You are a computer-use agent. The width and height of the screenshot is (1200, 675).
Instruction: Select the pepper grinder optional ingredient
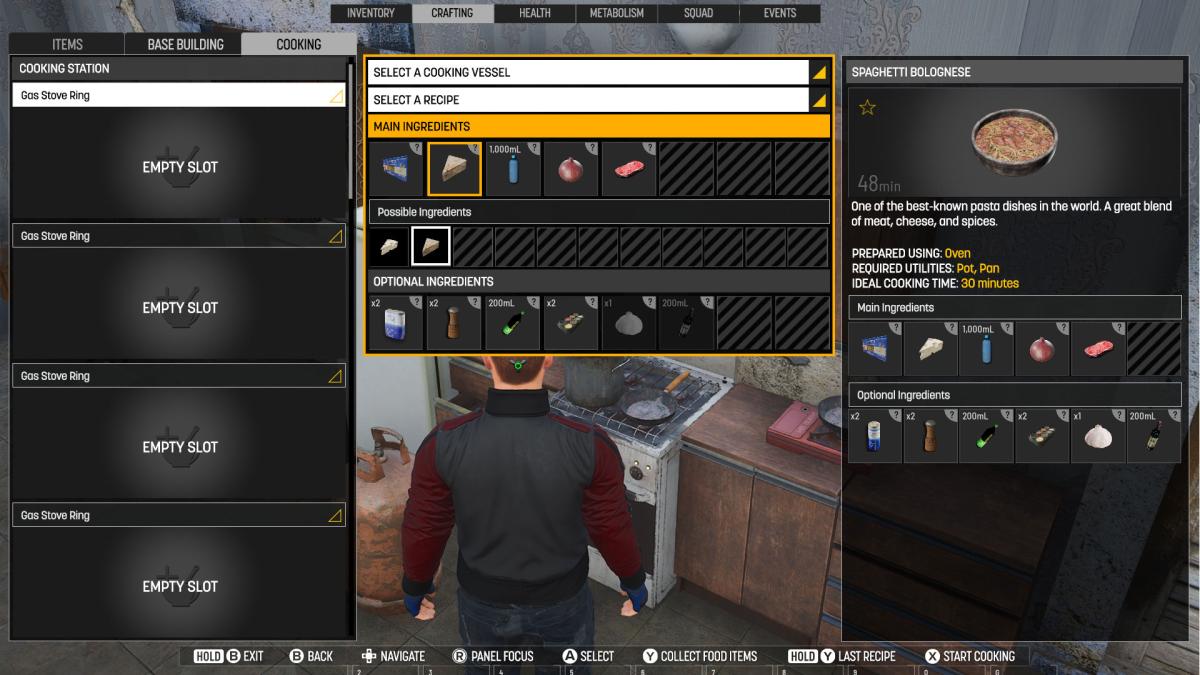tap(454, 323)
